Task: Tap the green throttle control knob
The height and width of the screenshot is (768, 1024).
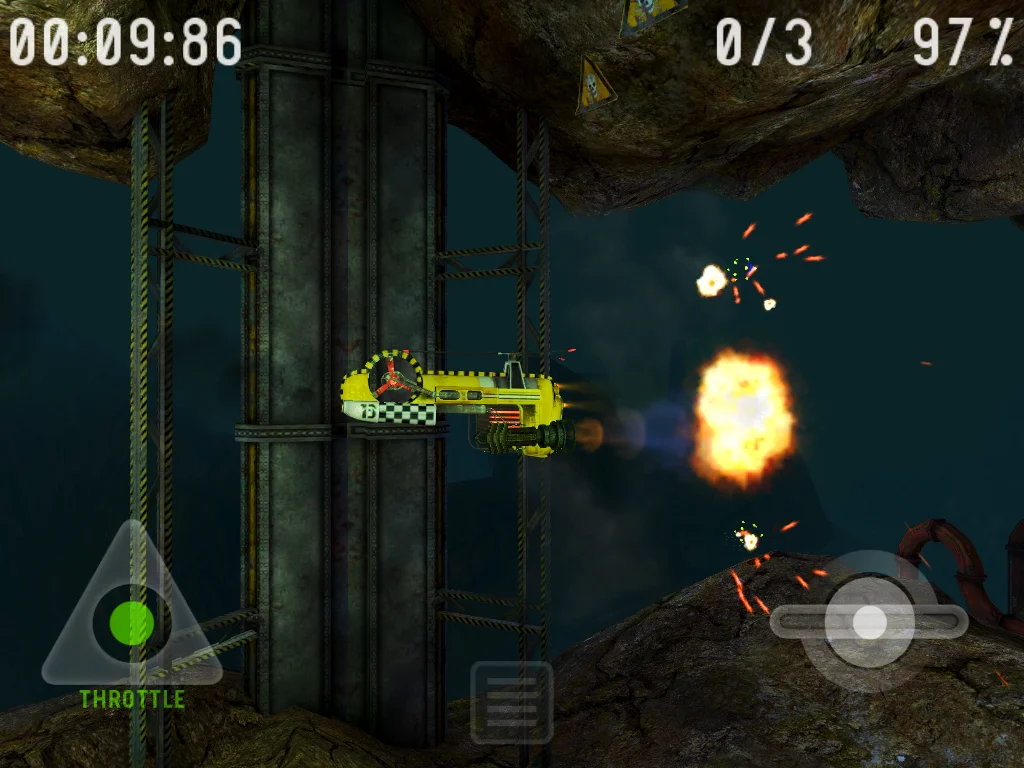Action: click(131, 623)
